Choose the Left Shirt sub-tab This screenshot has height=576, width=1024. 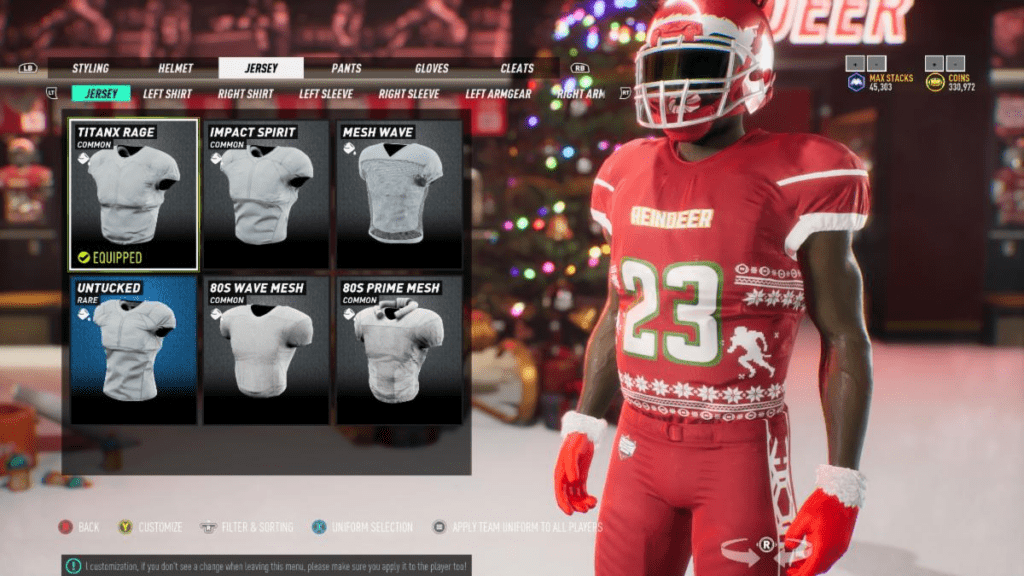(167, 94)
